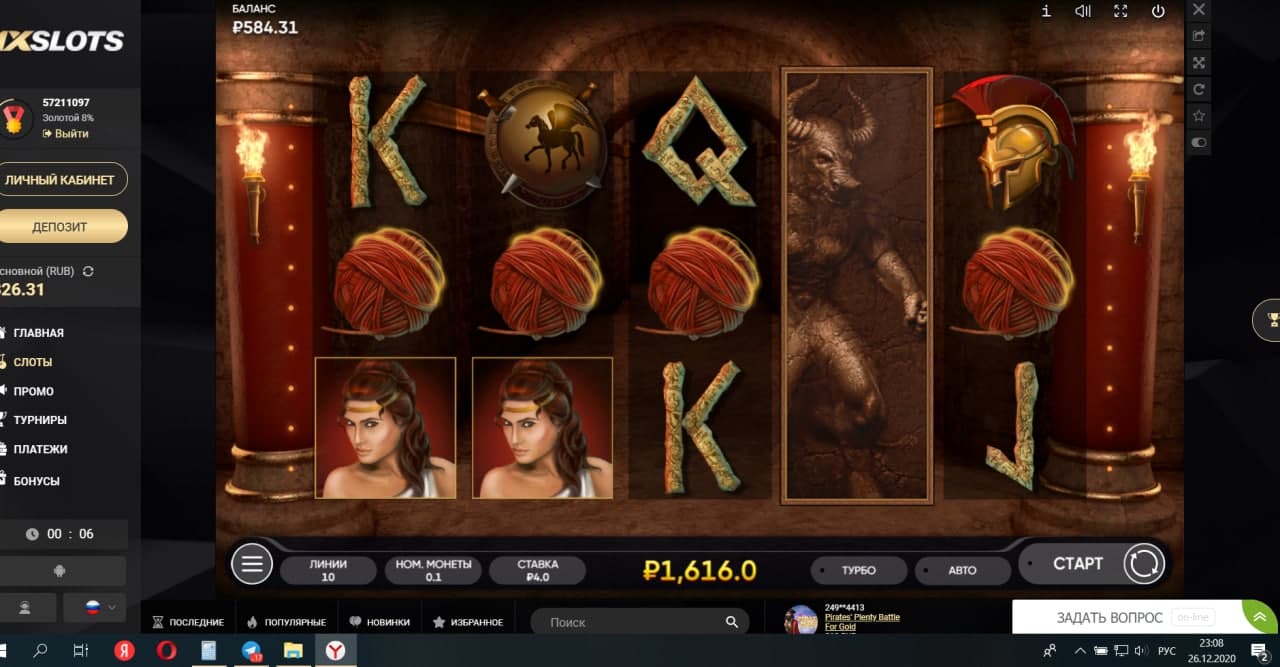Screen dimensions: 1280x667
Task: Exit the game with the power icon
Action: 1158,11
